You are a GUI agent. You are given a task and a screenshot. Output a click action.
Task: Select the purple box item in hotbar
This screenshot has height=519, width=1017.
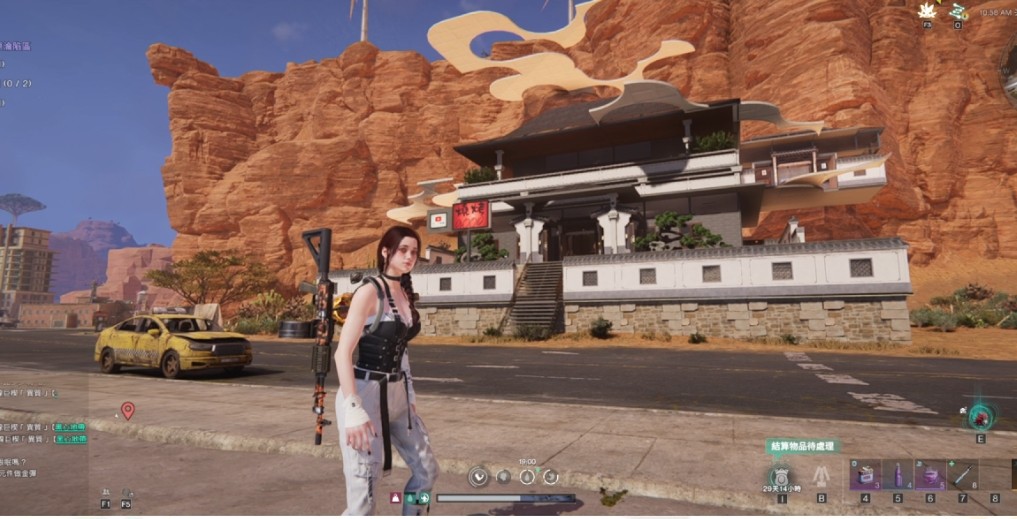click(x=865, y=475)
